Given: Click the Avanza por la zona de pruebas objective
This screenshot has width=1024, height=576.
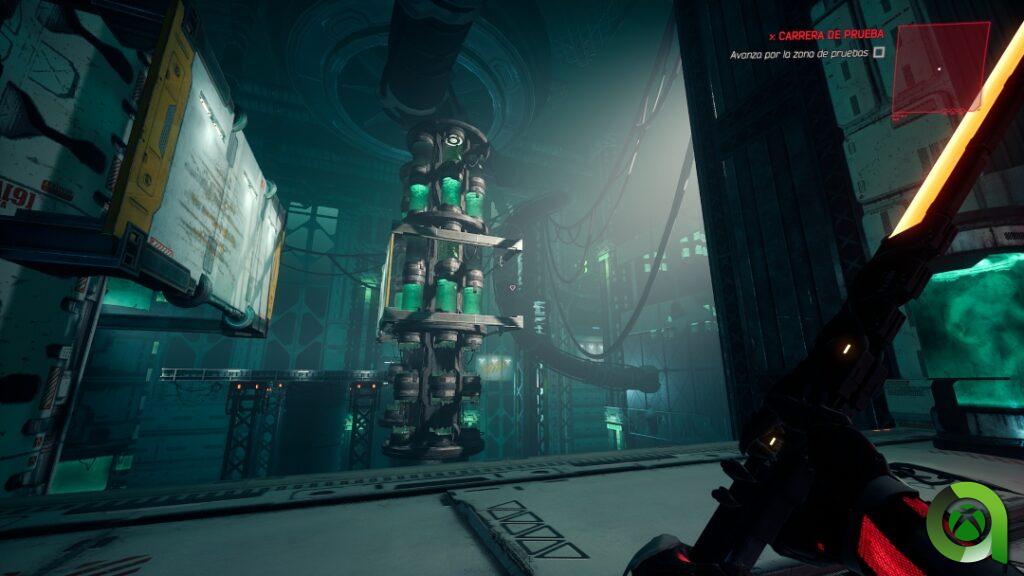Looking at the screenshot, I should point(799,53).
